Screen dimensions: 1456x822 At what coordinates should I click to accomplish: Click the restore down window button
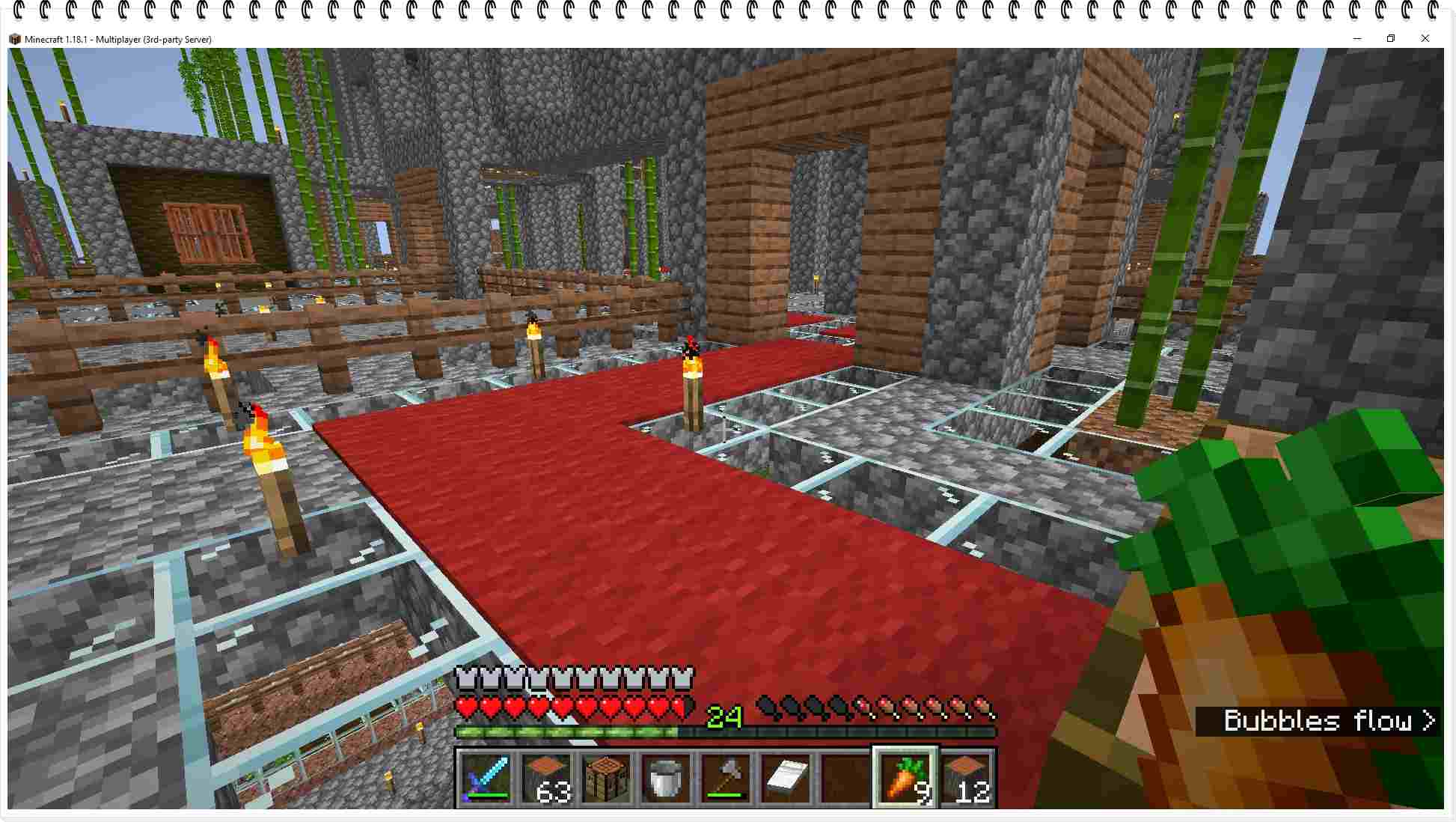1391,38
